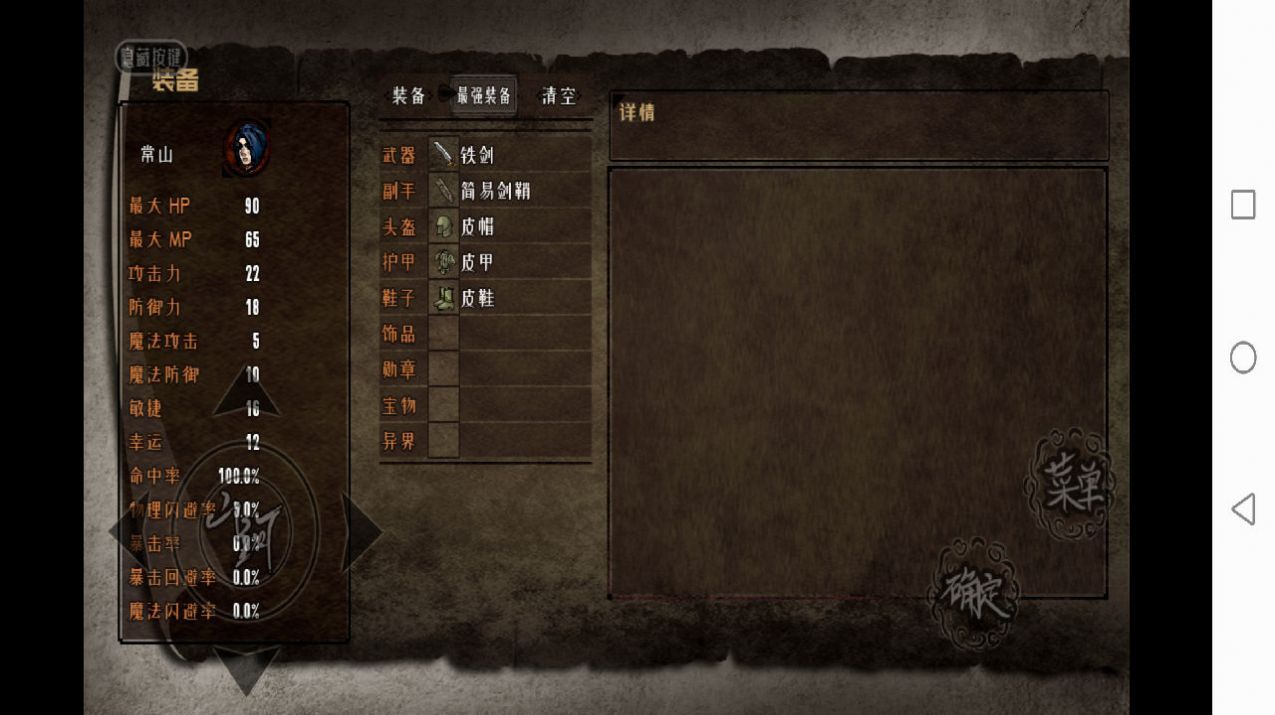The image size is (1275, 715).
Task: Open the empty 宝物 treasure slot
Action: pyautogui.click(x=510, y=406)
